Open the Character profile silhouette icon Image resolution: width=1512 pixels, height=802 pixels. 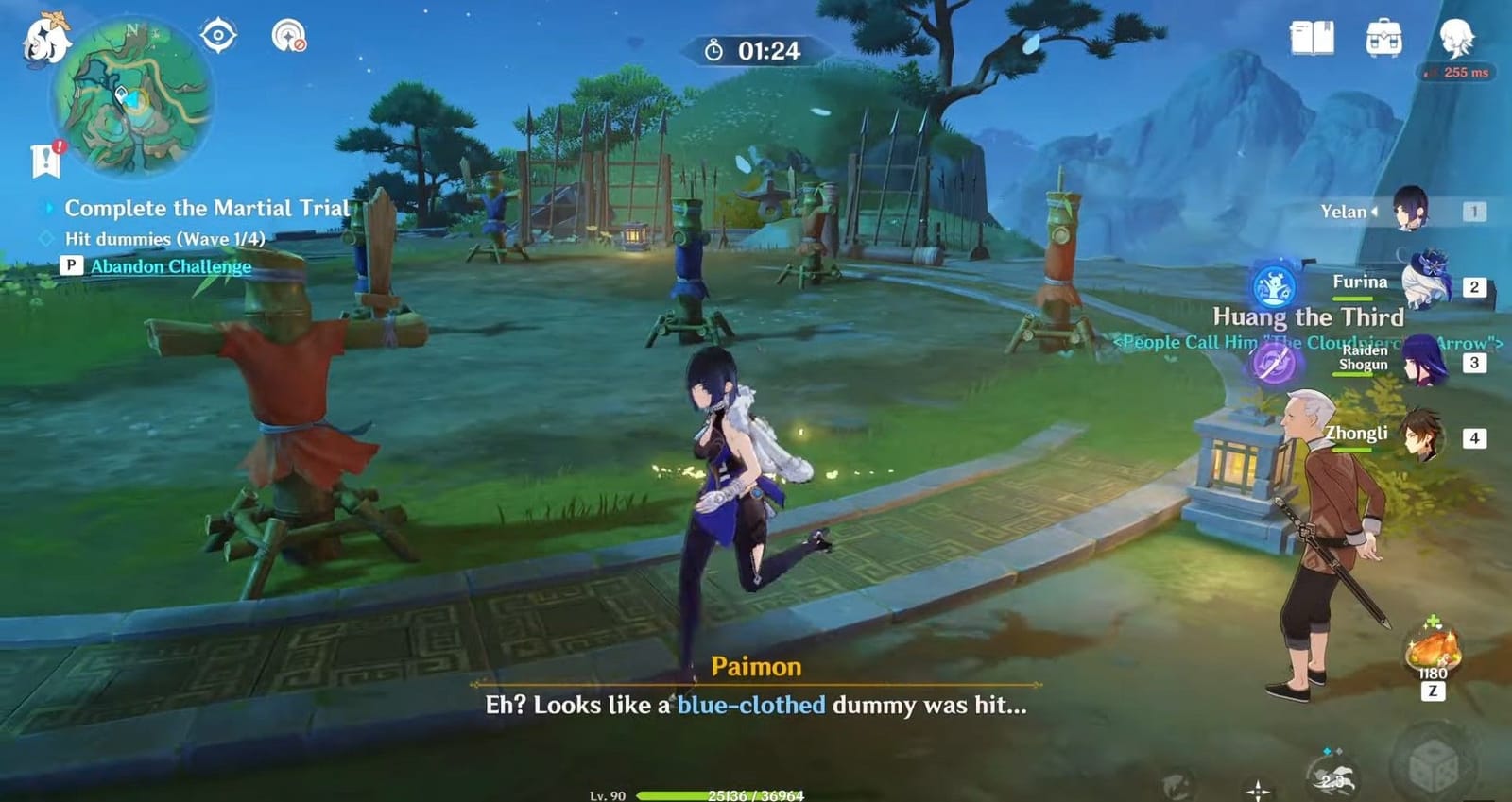(1460, 36)
